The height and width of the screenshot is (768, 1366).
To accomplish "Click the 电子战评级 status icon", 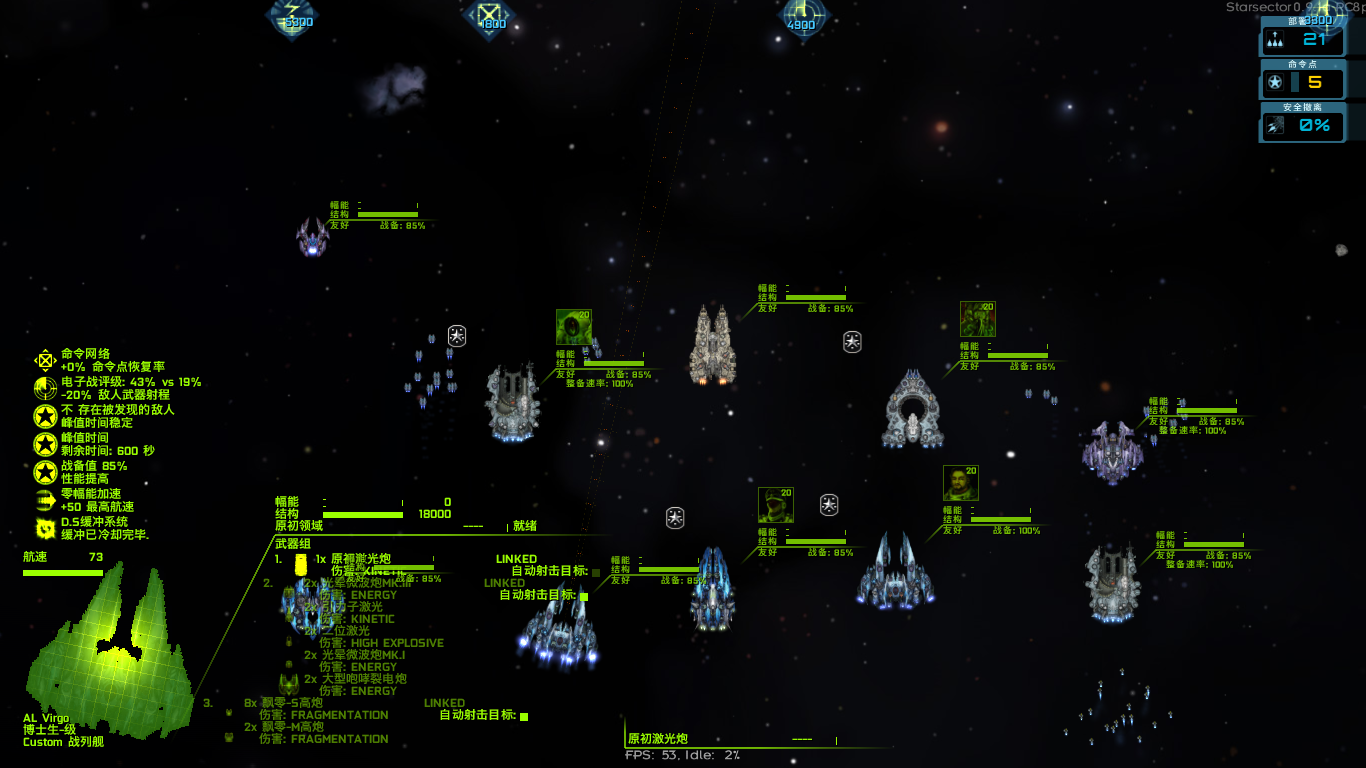I will pos(45,388).
